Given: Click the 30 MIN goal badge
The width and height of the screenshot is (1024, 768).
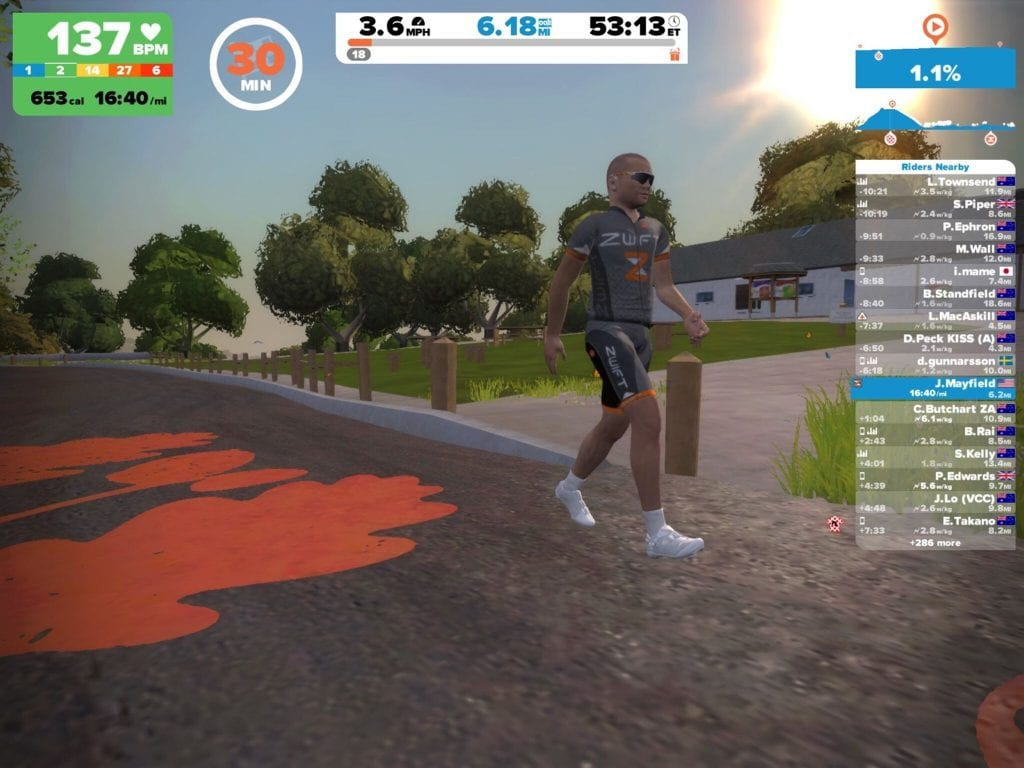Looking at the screenshot, I should point(256,64).
